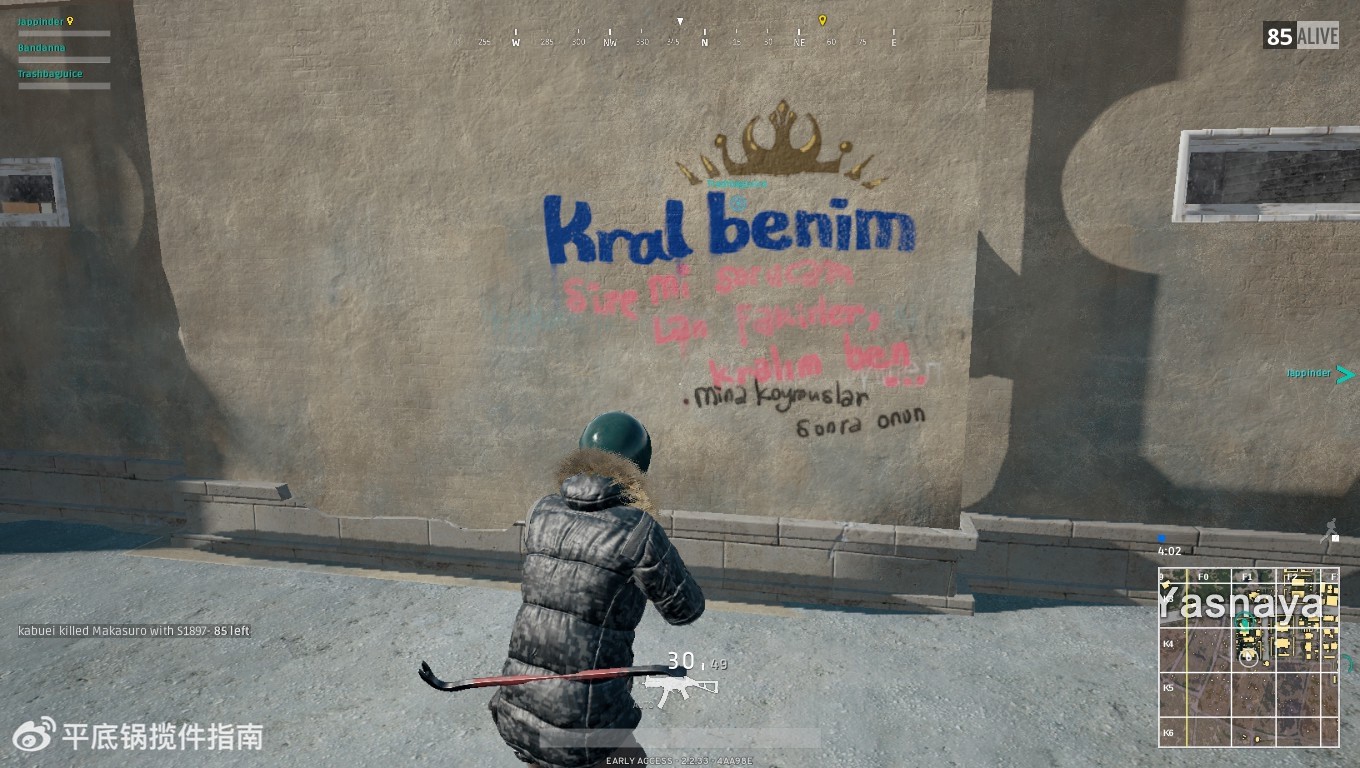Select teammate Trashbagjuice in the squad list

[50, 74]
